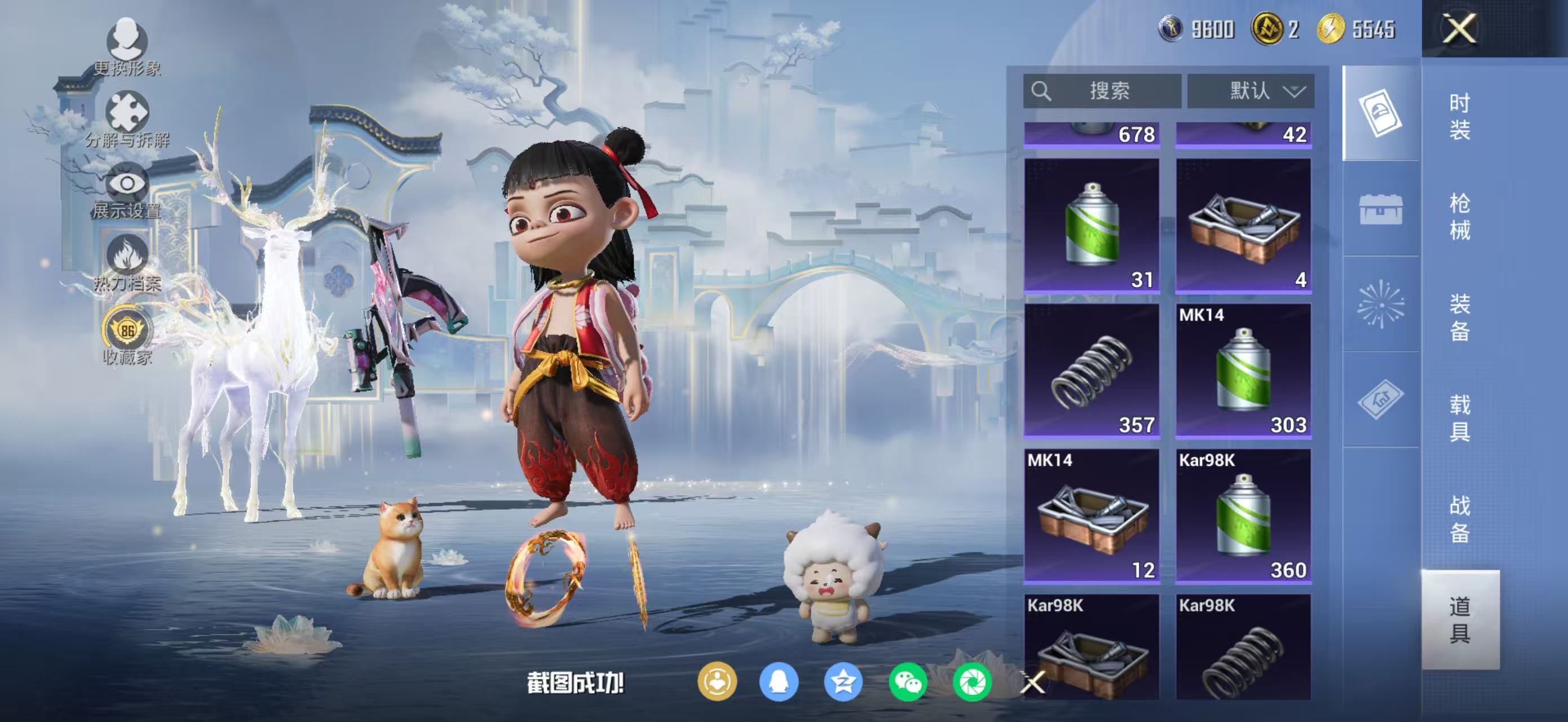This screenshot has width=1568, height=722.
Task: Open the 装备 equipment tab
Action: click(x=1459, y=316)
